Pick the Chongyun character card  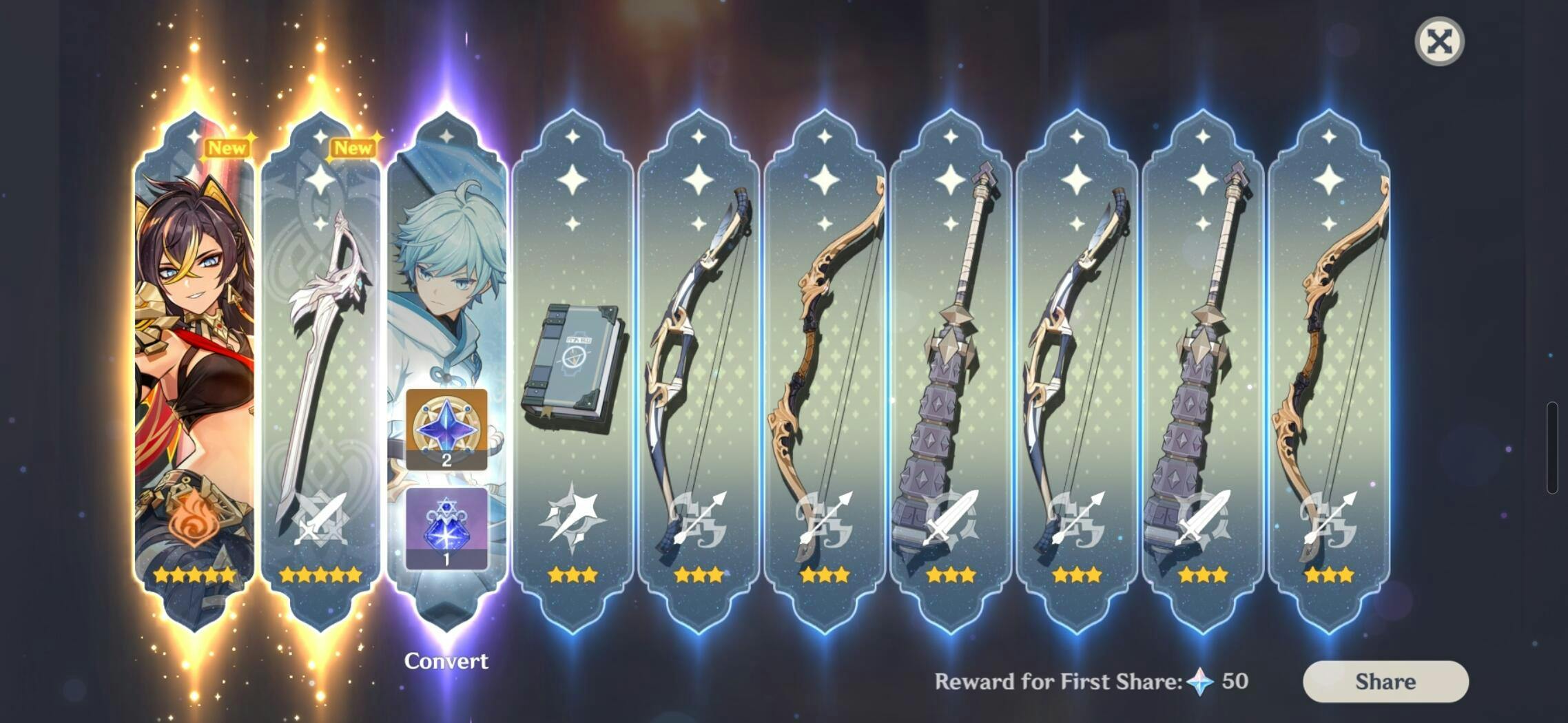tap(446, 275)
